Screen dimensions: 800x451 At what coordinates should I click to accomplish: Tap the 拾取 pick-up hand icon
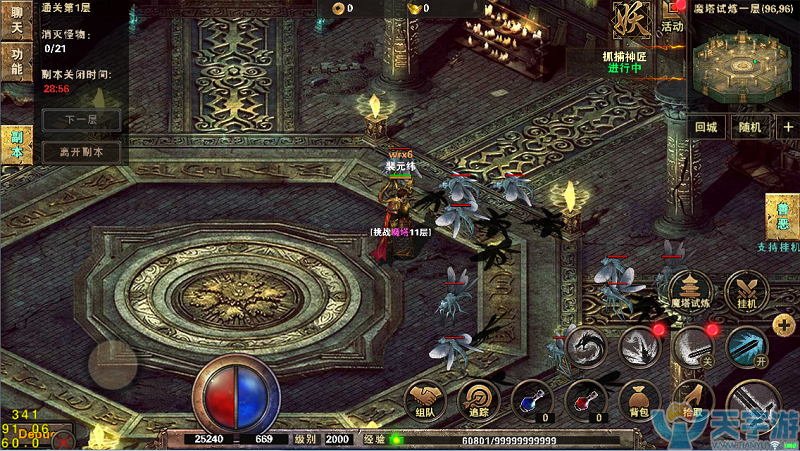[x=690, y=400]
